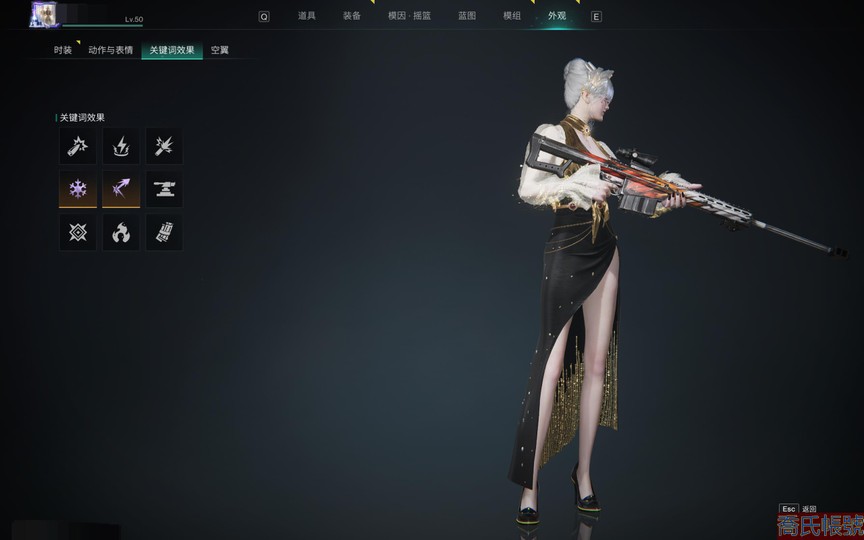Pick the dynamite bundle keyword effect
This screenshot has height=540, width=864.
(164, 232)
